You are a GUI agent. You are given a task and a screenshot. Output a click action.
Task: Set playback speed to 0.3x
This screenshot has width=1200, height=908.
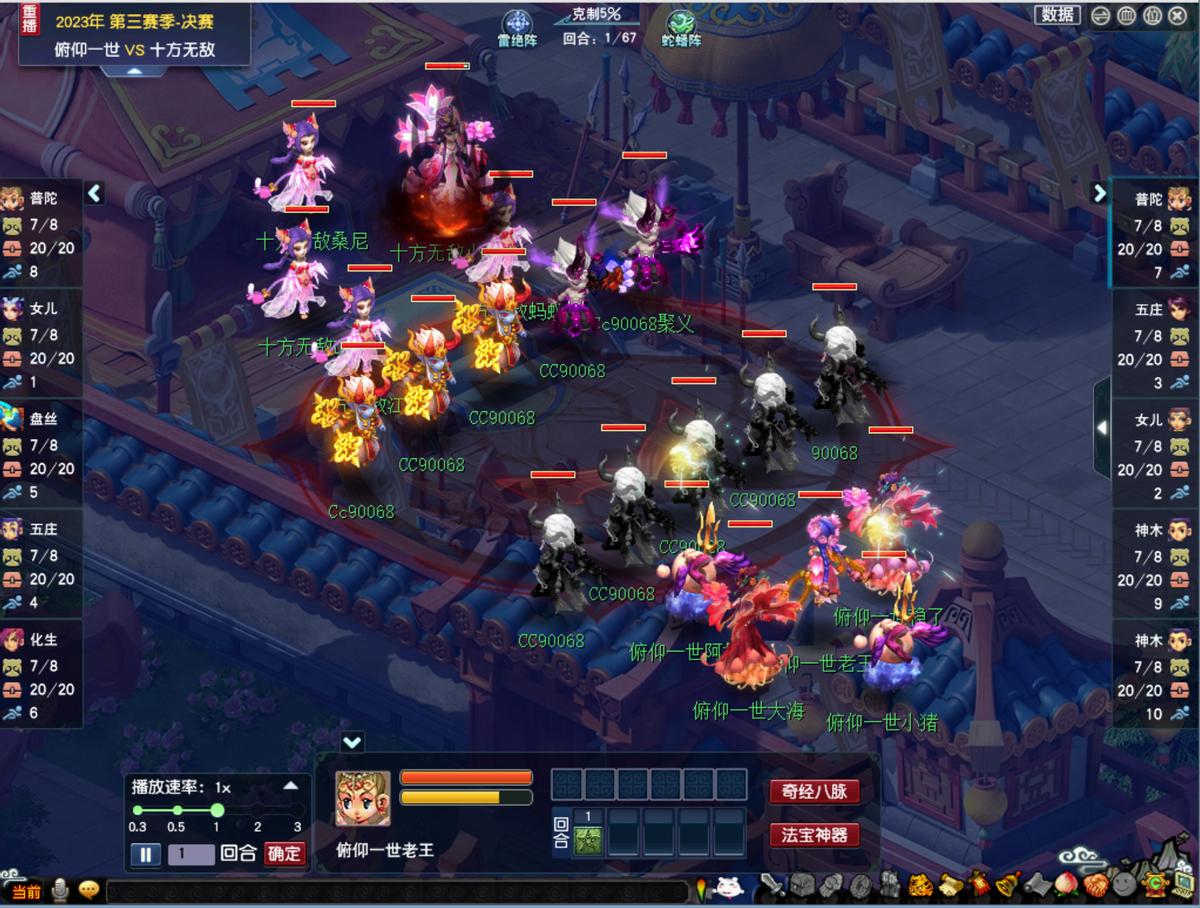tap(138, 811)
